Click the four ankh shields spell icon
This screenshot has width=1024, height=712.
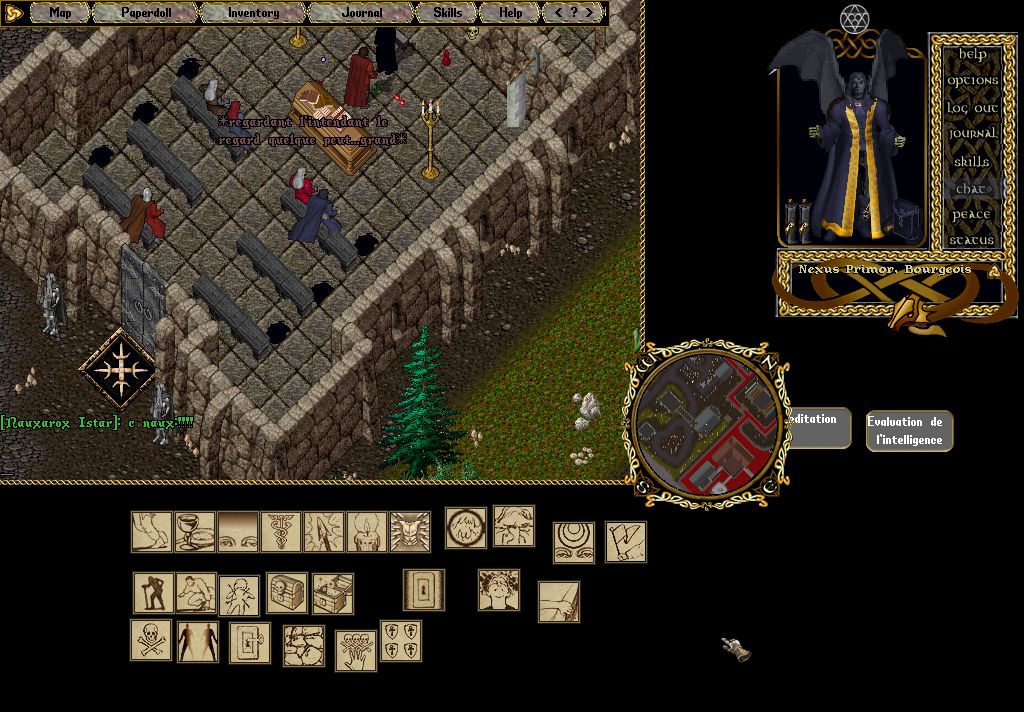coord(400,641)
